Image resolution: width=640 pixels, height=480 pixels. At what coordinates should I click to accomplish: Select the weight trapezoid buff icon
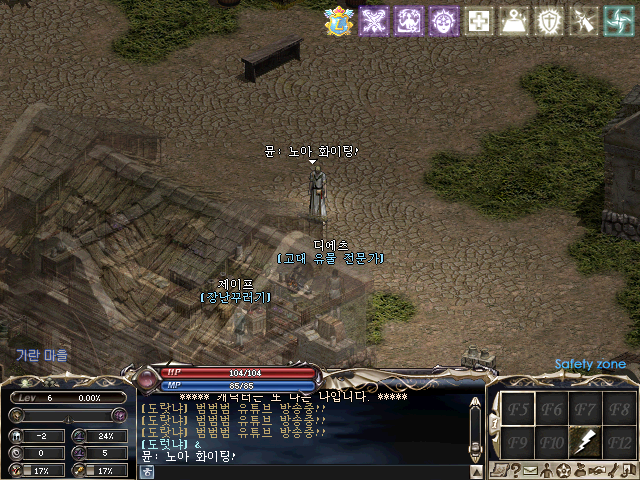[x=515, y=21]
